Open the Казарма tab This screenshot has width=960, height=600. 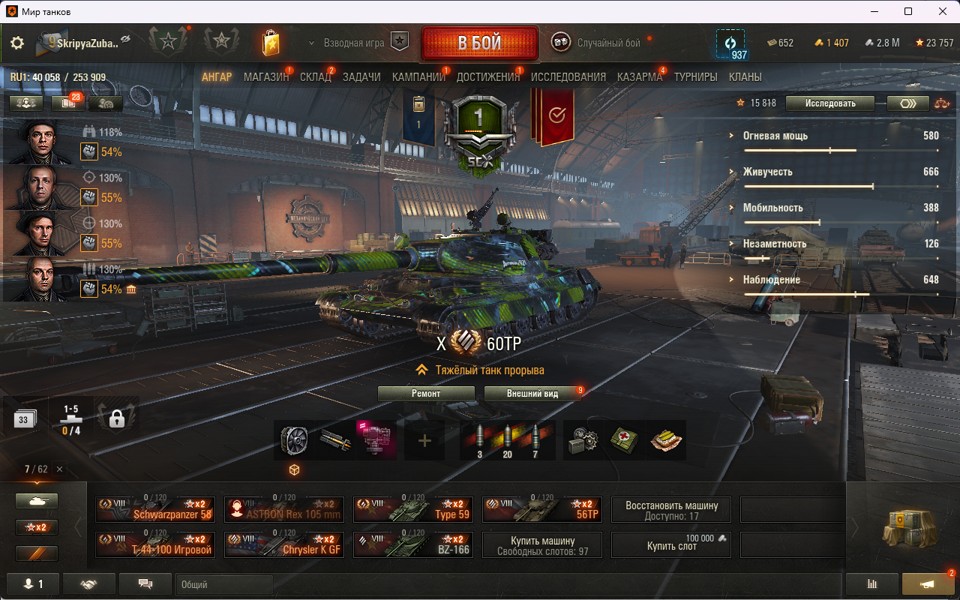(639, 77)
